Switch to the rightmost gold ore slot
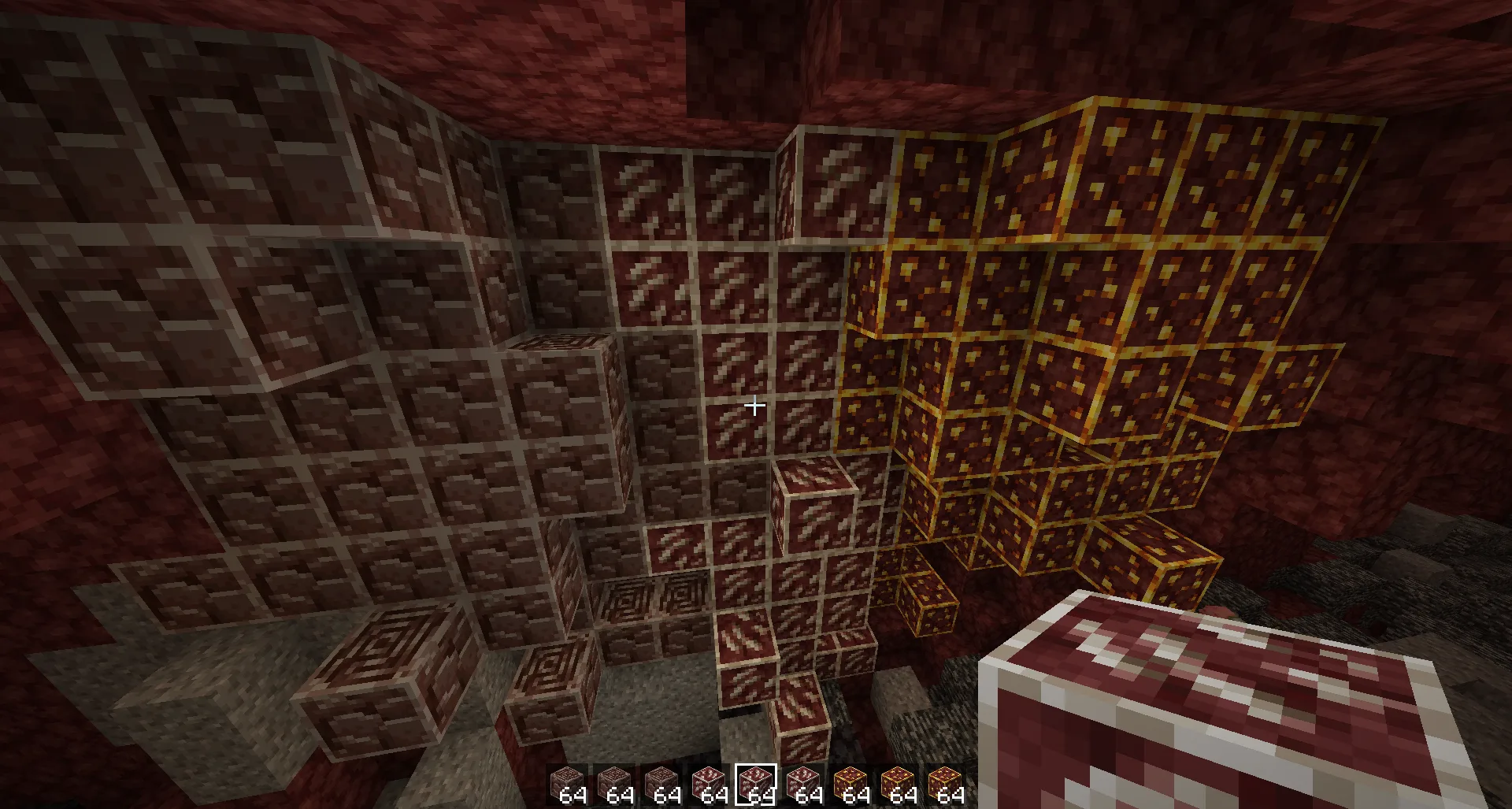The image size is (1512, 809). 944,785
